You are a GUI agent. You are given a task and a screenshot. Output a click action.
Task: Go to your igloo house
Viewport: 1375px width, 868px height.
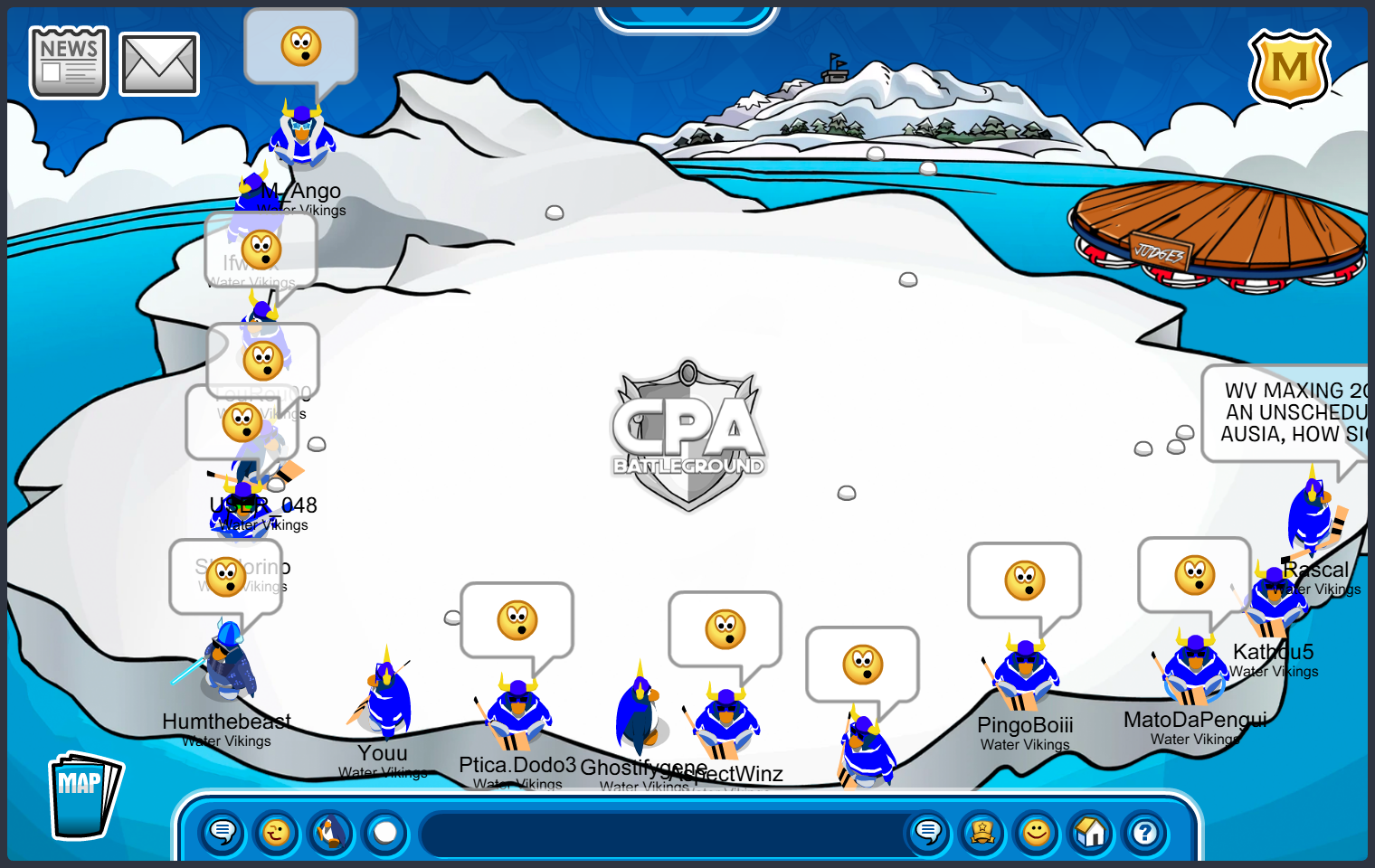(x=1091, y=832)
